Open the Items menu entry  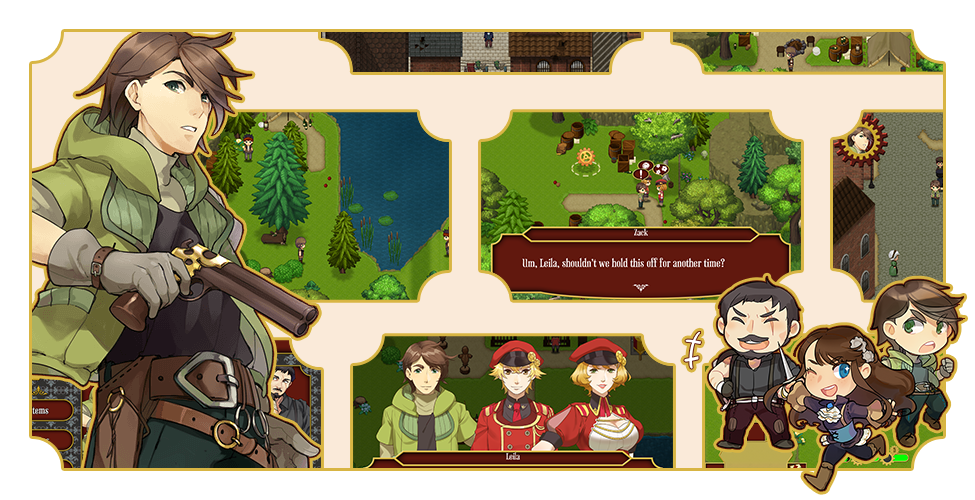(45, 410)
